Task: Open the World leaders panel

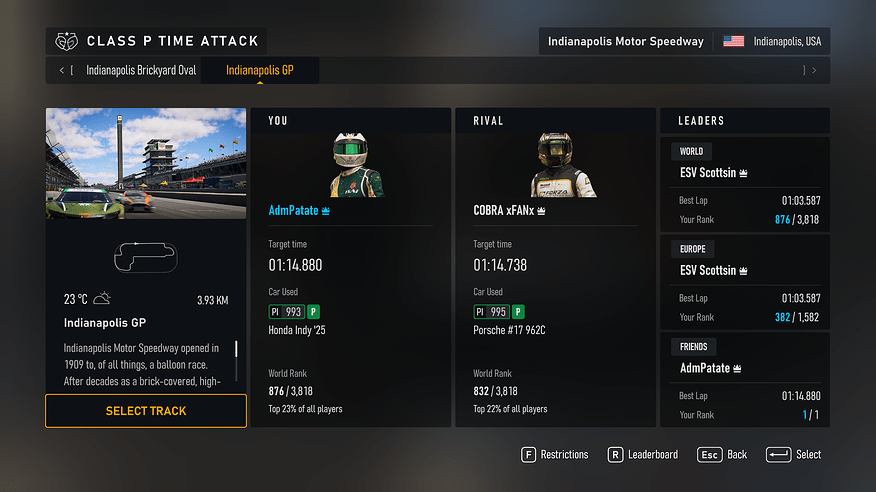Action: point(745,184)
